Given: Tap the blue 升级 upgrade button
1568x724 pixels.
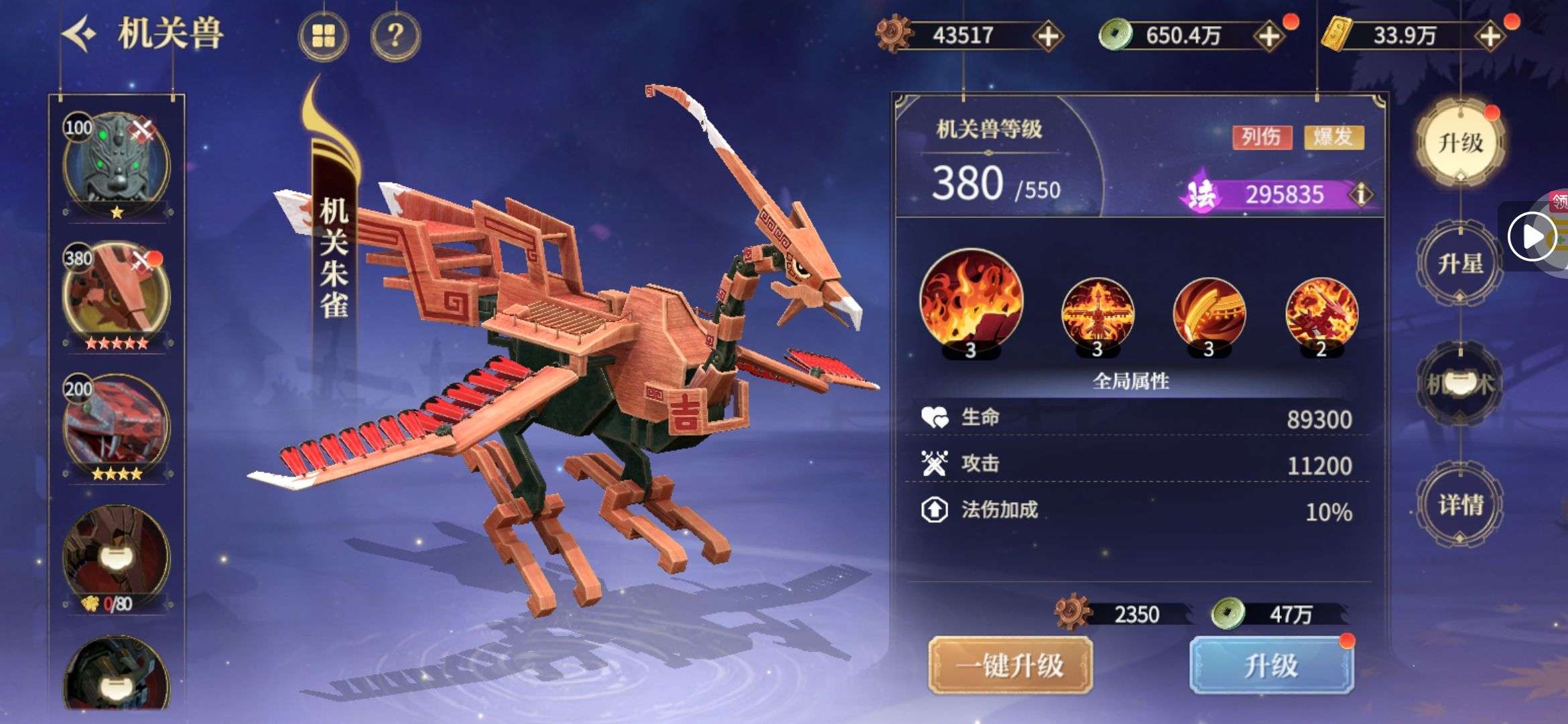Looking at the screenshot, I should point(1271,666).
